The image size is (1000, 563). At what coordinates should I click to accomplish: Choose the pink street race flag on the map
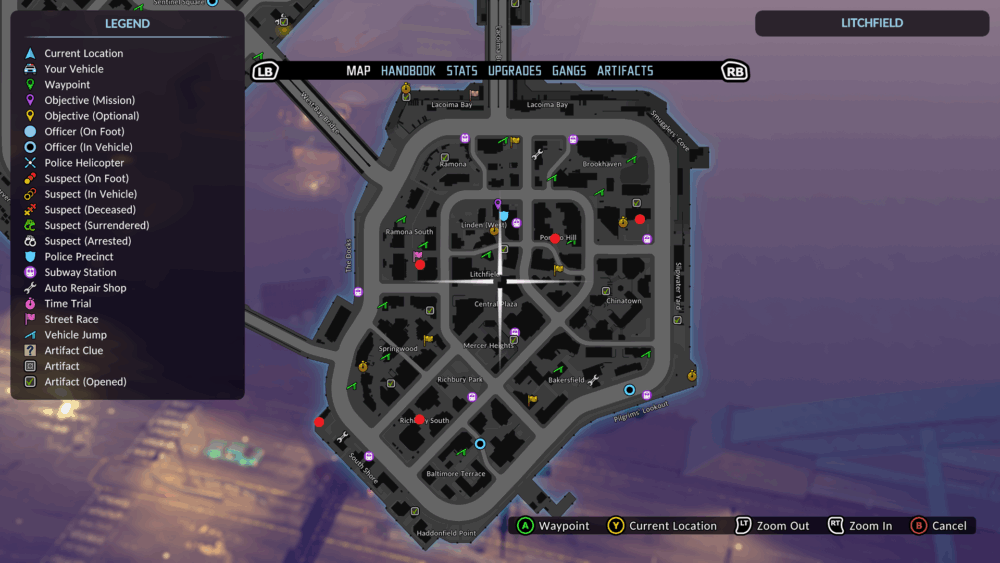click(x=418, y=256)
